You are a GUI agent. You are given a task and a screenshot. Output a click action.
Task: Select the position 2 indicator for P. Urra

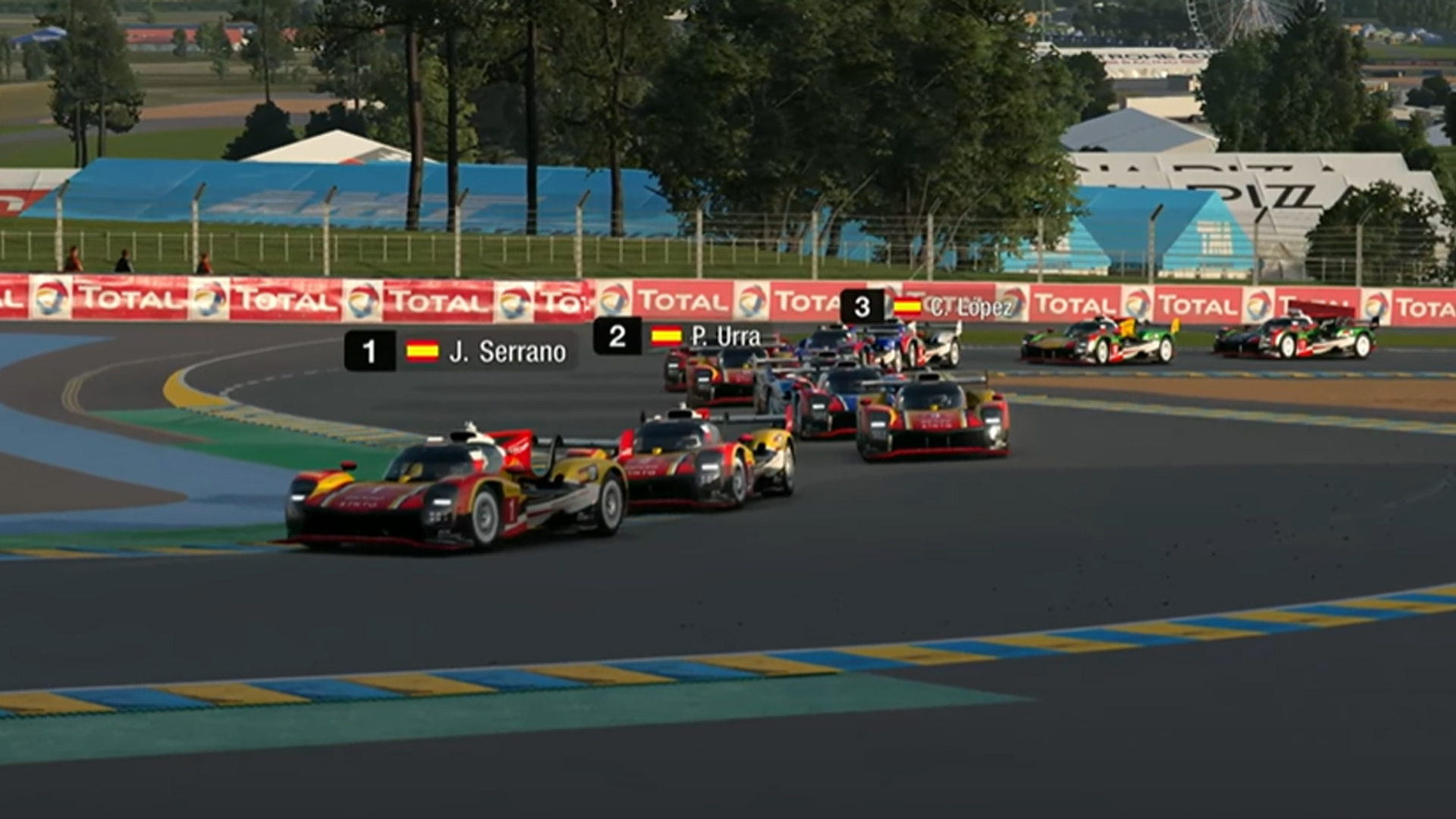pos(617,335)
